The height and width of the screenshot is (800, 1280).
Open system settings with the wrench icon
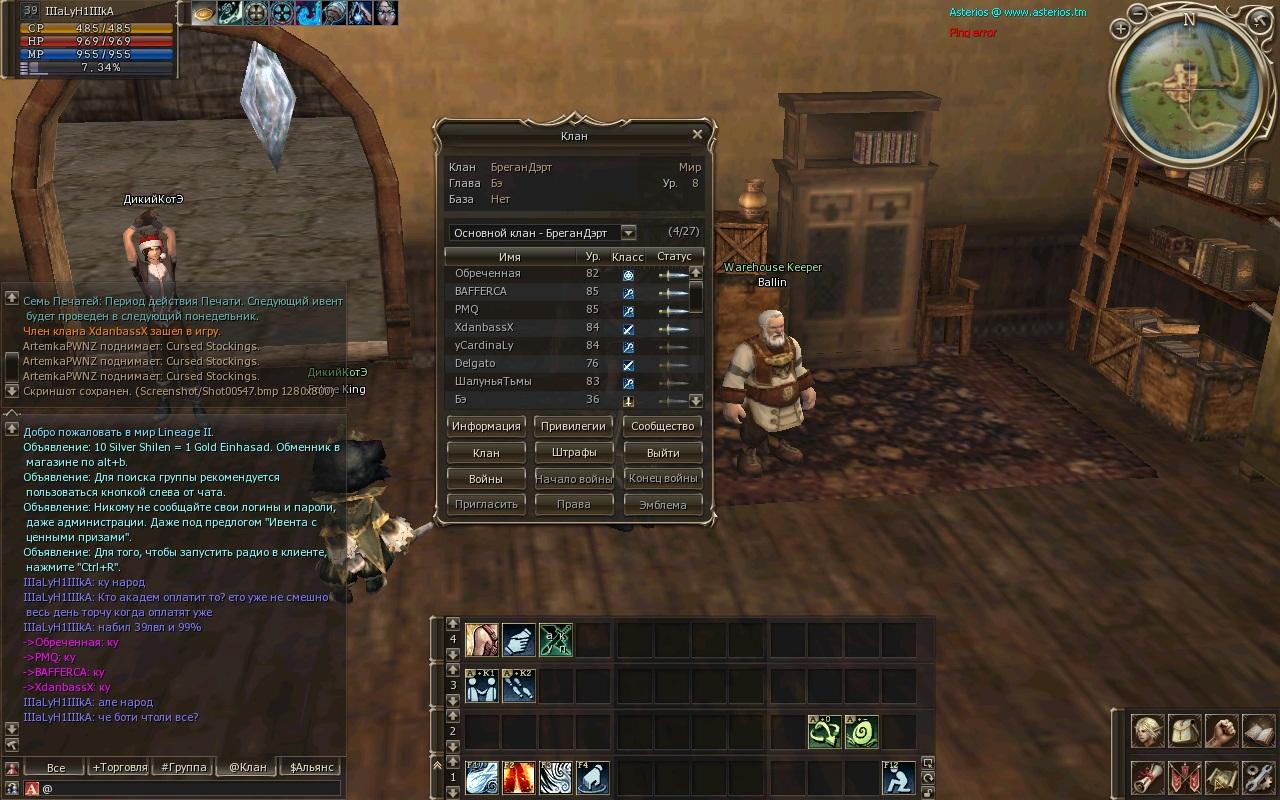(1258, 776)
